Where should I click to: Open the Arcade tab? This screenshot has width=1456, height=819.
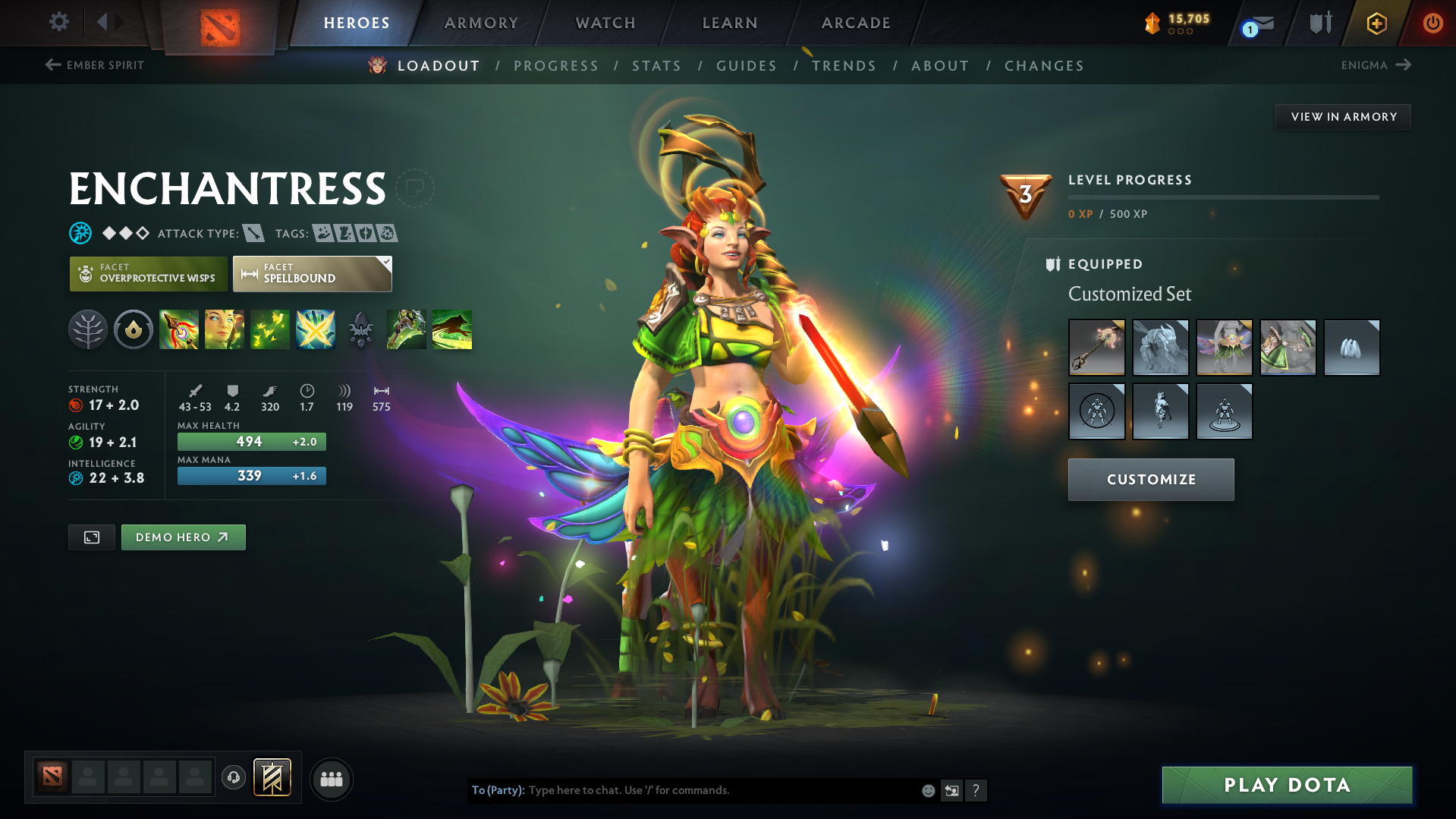click(x=856, y=23)
